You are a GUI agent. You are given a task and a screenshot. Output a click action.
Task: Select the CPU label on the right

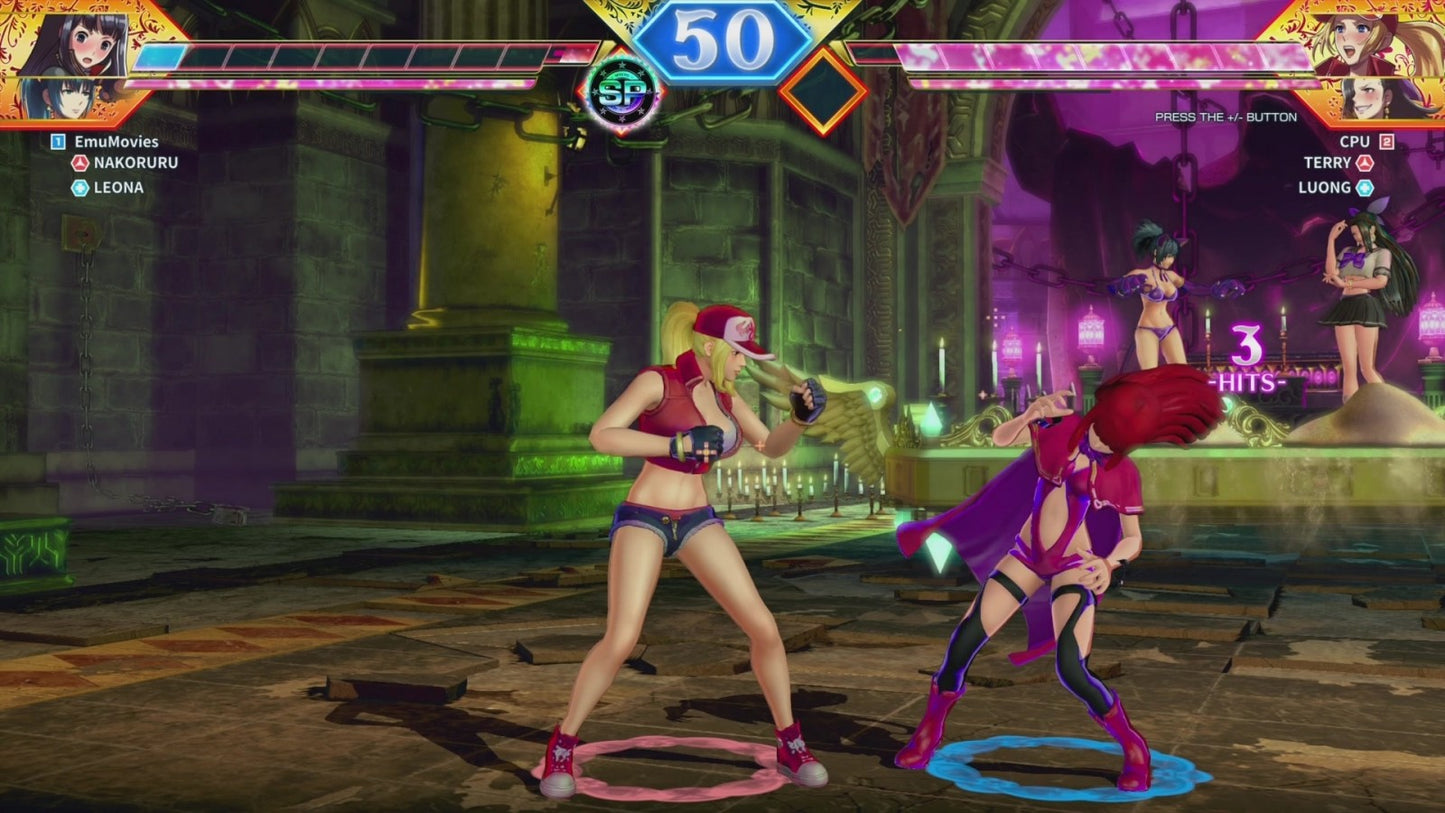1355,142
